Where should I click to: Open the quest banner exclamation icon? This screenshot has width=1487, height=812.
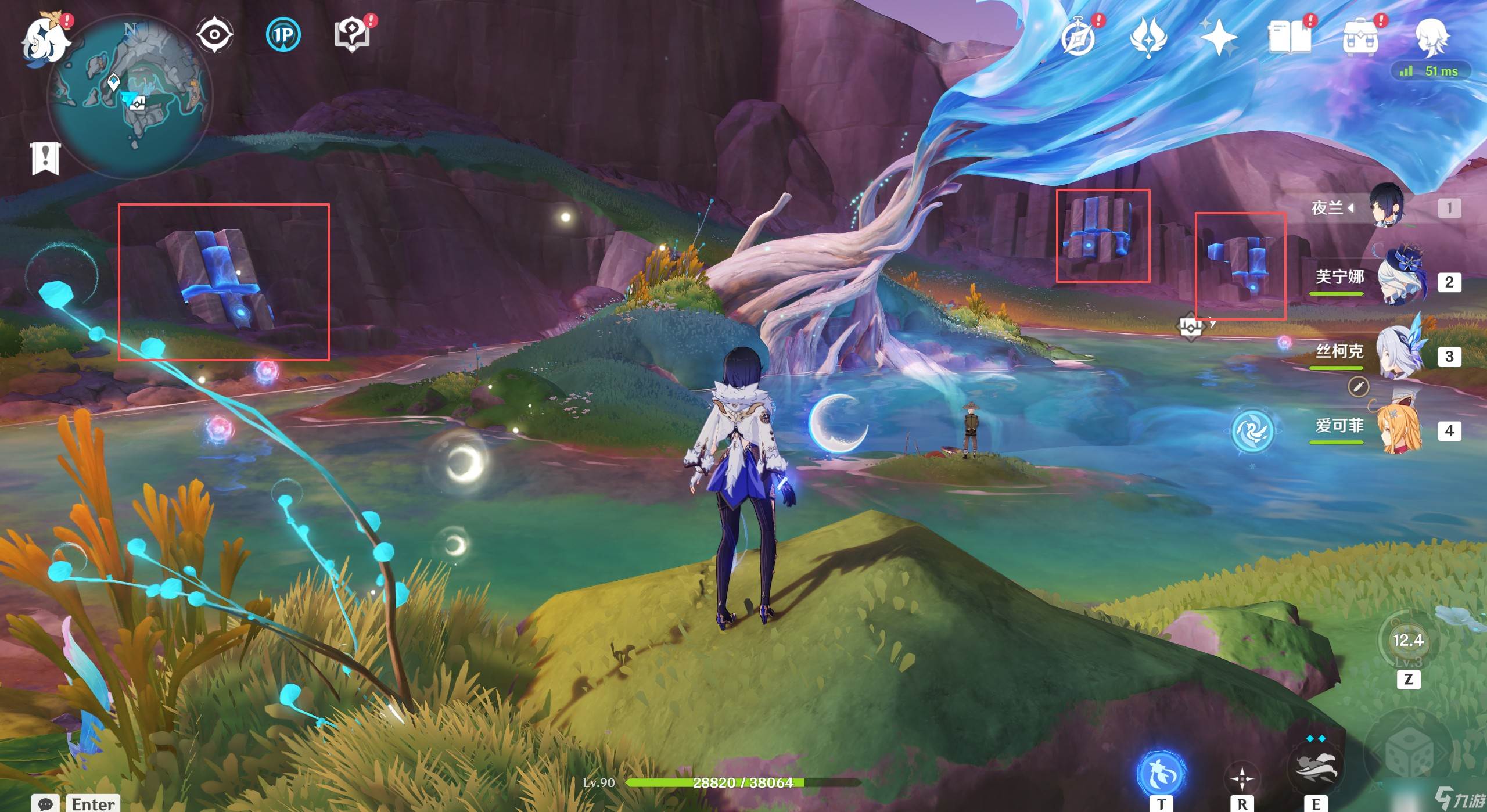(x=45, y=157)
